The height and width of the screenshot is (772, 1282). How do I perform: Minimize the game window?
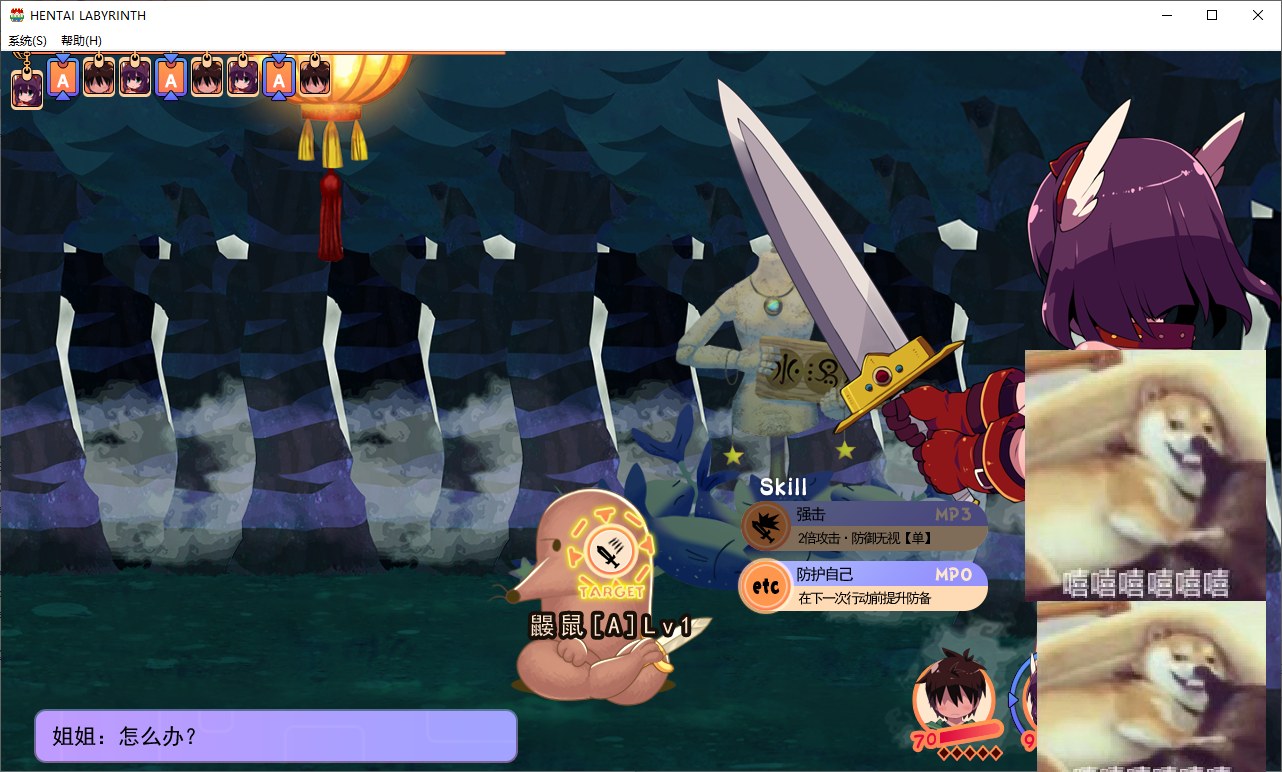point(1166,15)
